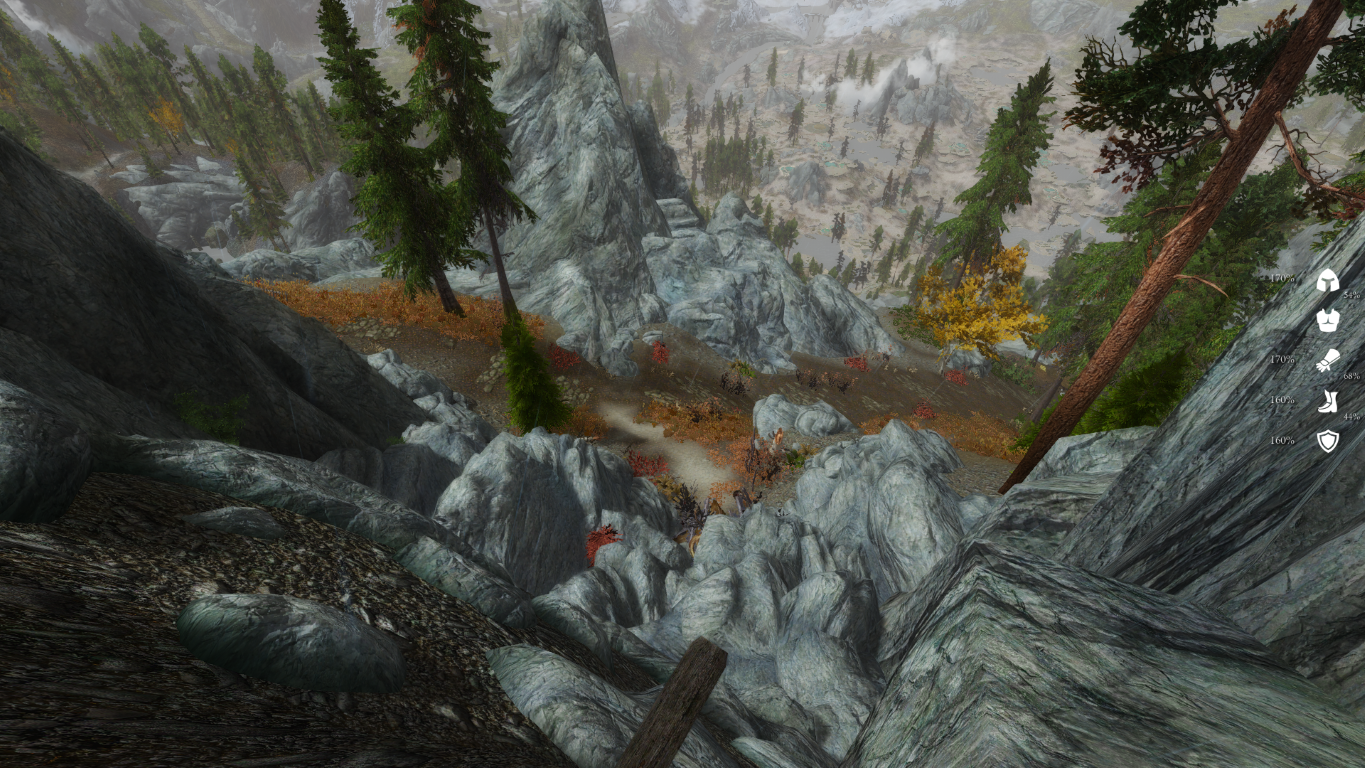Select the chest armor cuirass icon
1365x768 pixels.
tap(1327, 320)
